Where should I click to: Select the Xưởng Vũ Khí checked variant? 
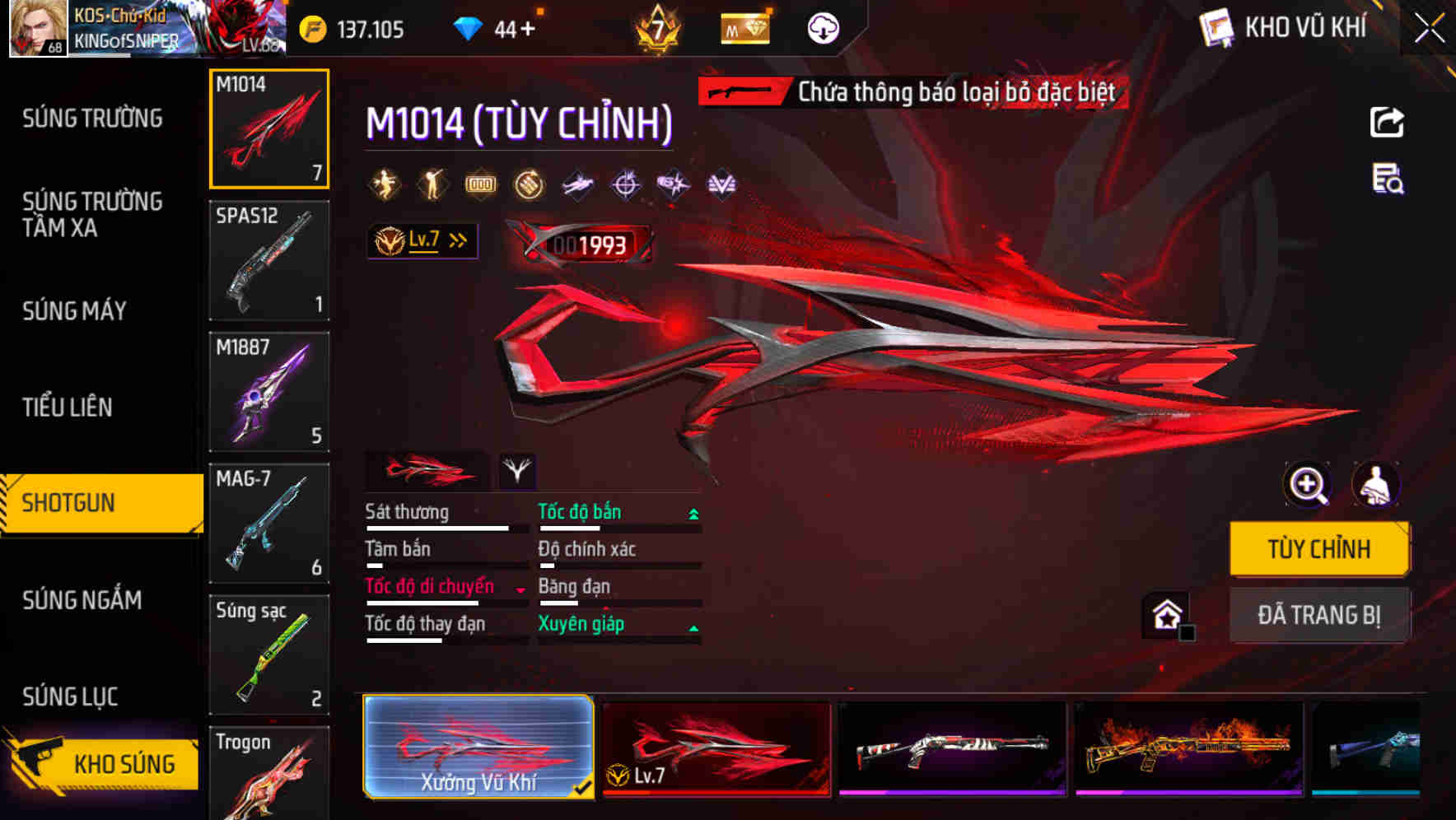[478, 748]
